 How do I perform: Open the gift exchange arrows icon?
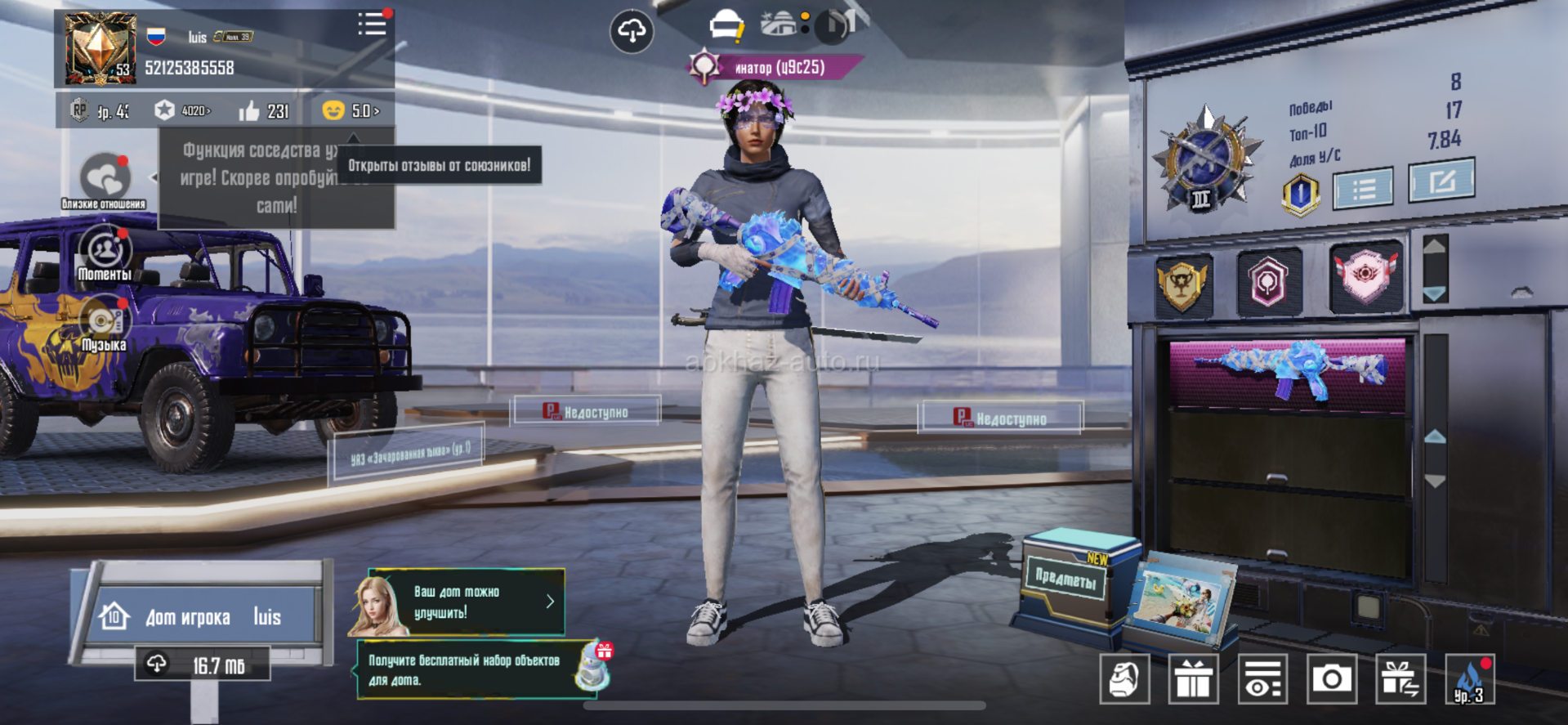click(1400, 679)
